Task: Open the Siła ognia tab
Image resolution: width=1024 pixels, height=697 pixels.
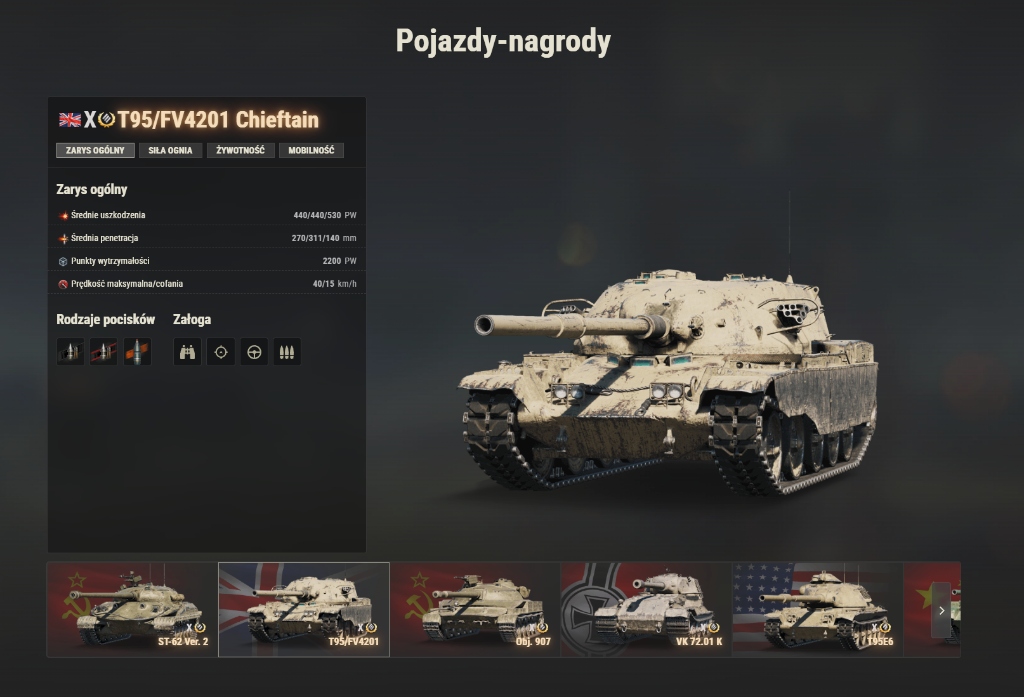Action: click(x=170, y=151)
